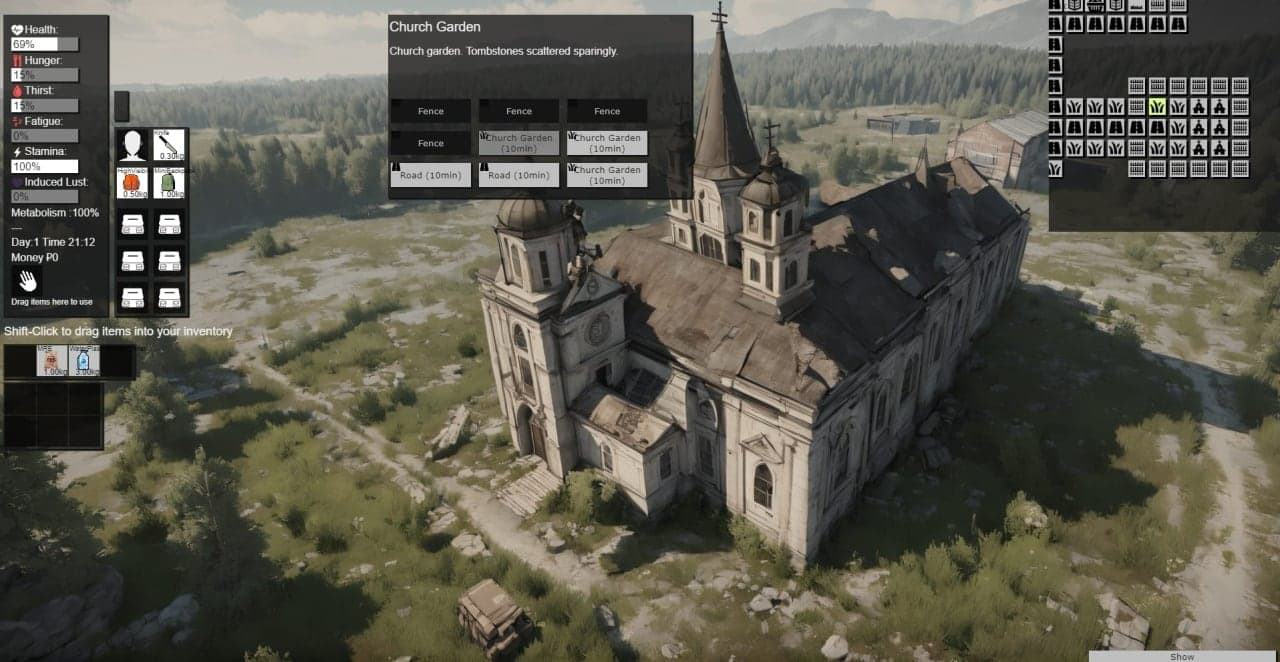Image resolution: width=1280 pixels, height=662 pixels.
Task: Select the orange high-vis vest slot
Action: pyautogui.click(x=133, y=184)
